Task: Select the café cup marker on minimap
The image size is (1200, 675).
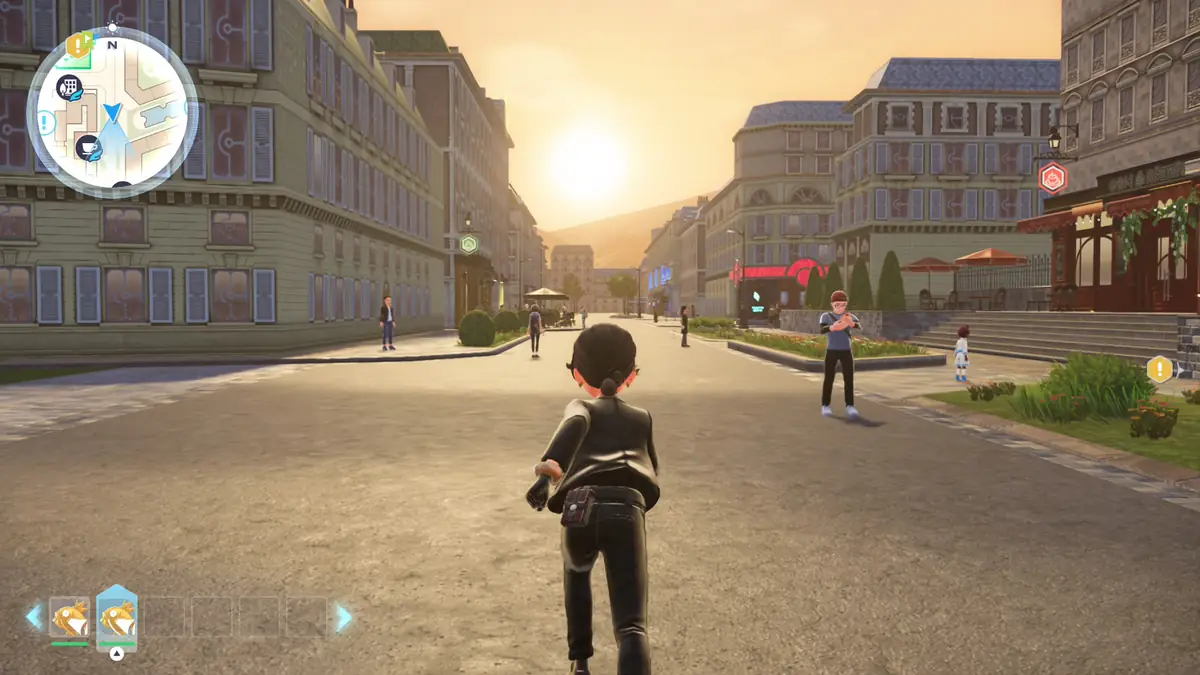Action: coord(88,147)
